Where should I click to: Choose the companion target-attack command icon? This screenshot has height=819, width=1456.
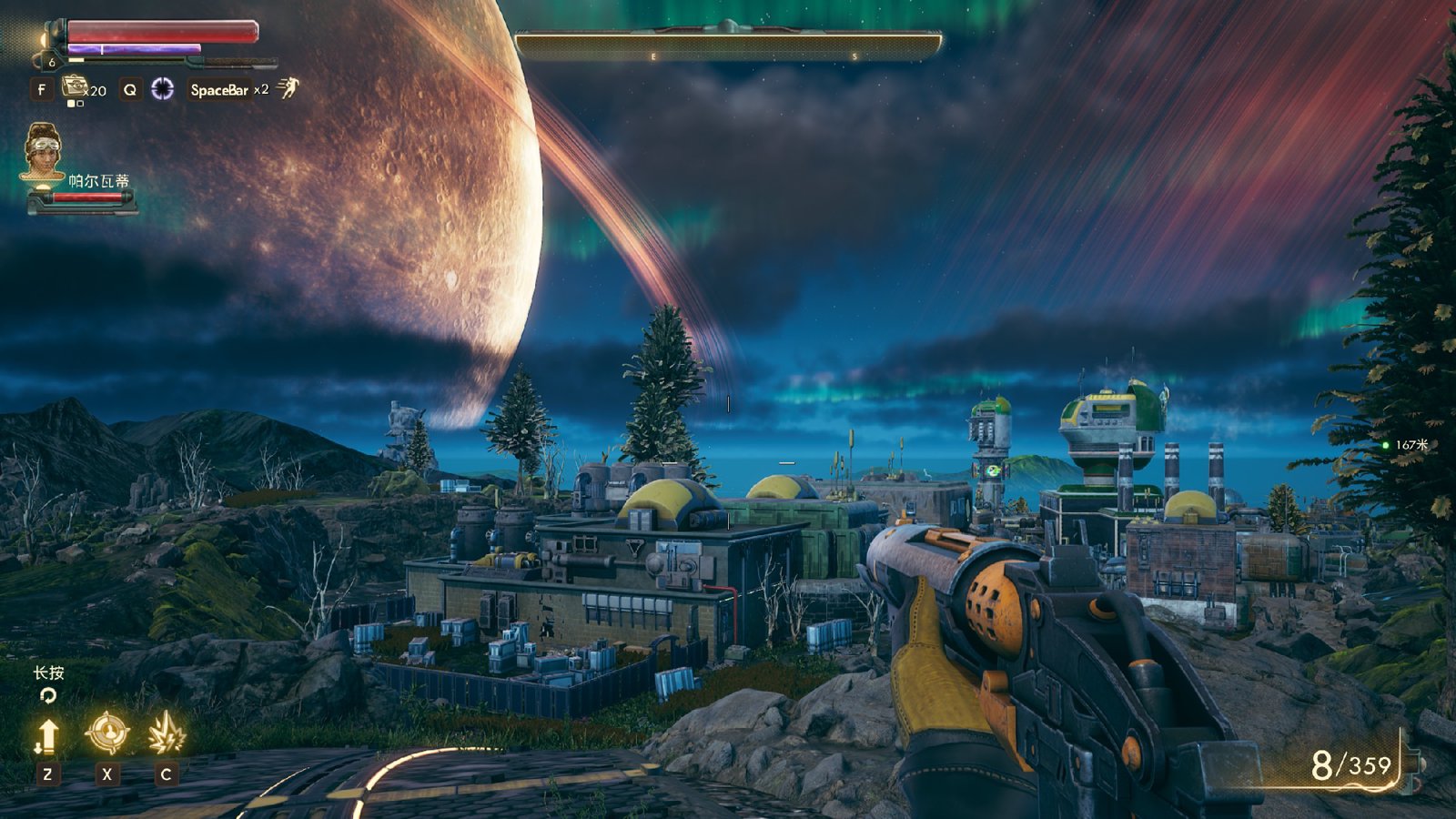point(106,733)
